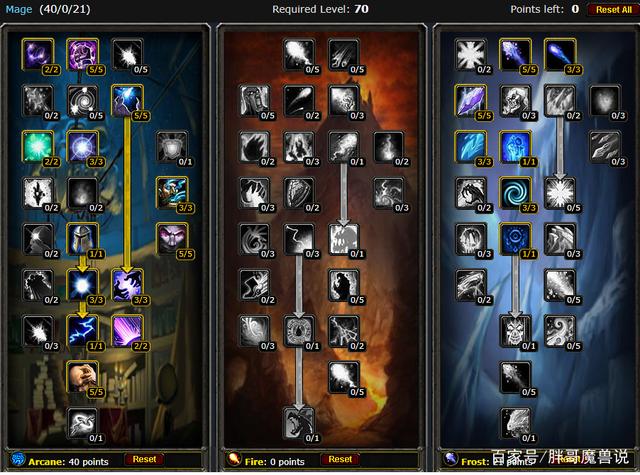Image resolution: width=640 pixels, height=475 pixels.
Task: Reset the Arcane talent tree points
Action: 145,459
